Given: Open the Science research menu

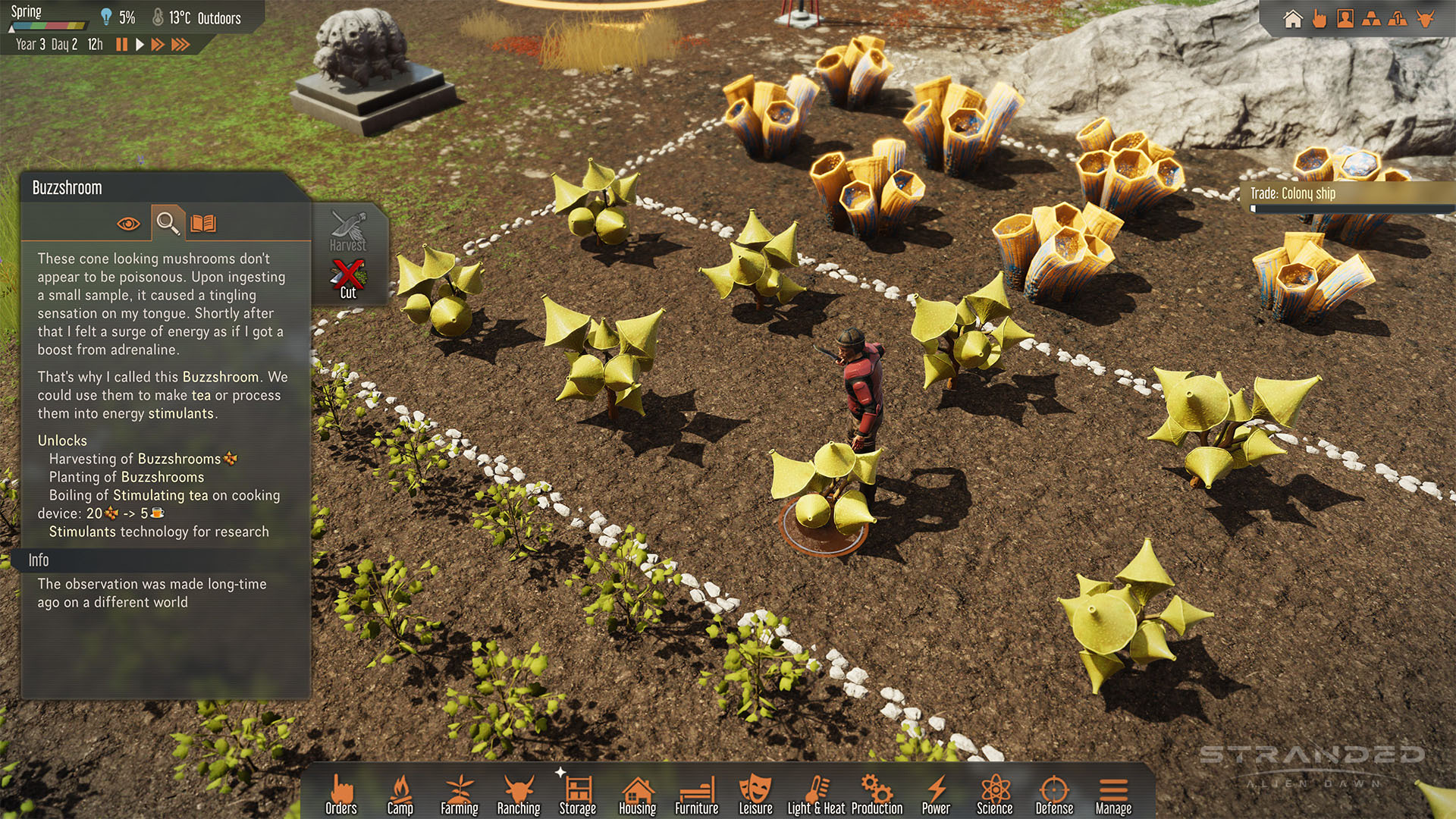Looking at the screenshot, I should pos(995,795).
